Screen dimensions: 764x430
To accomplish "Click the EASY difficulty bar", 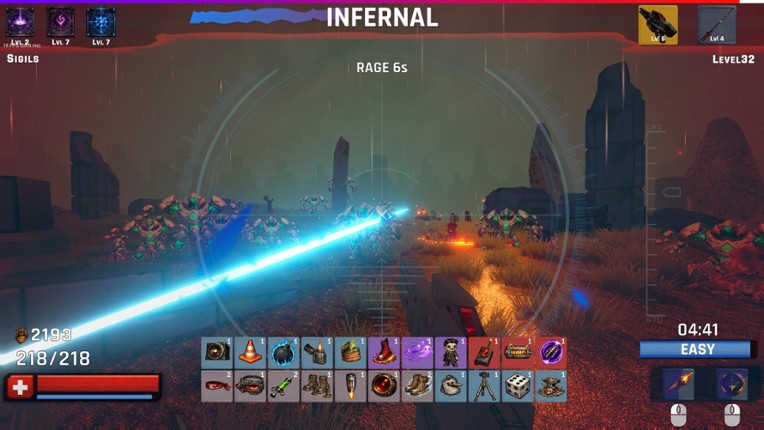I will [x=696, y=349].
